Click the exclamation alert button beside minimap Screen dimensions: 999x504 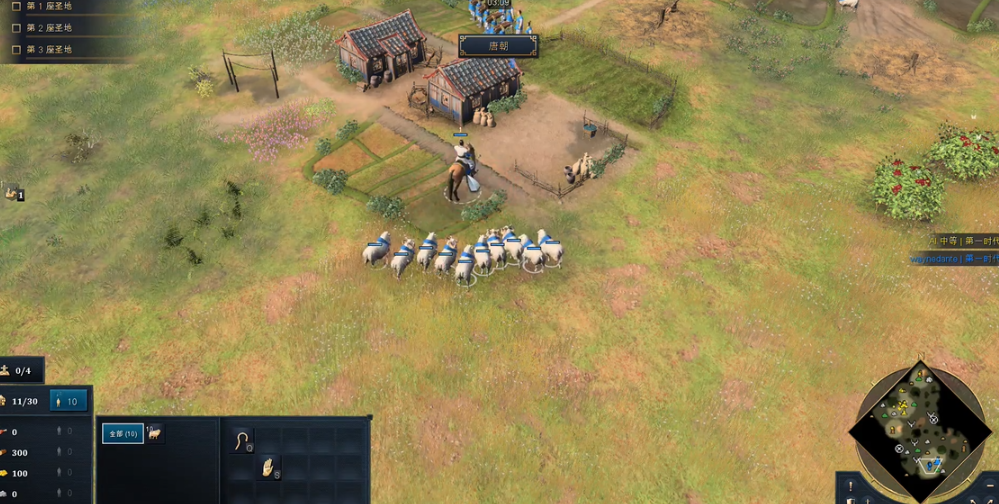click(850, 486)
